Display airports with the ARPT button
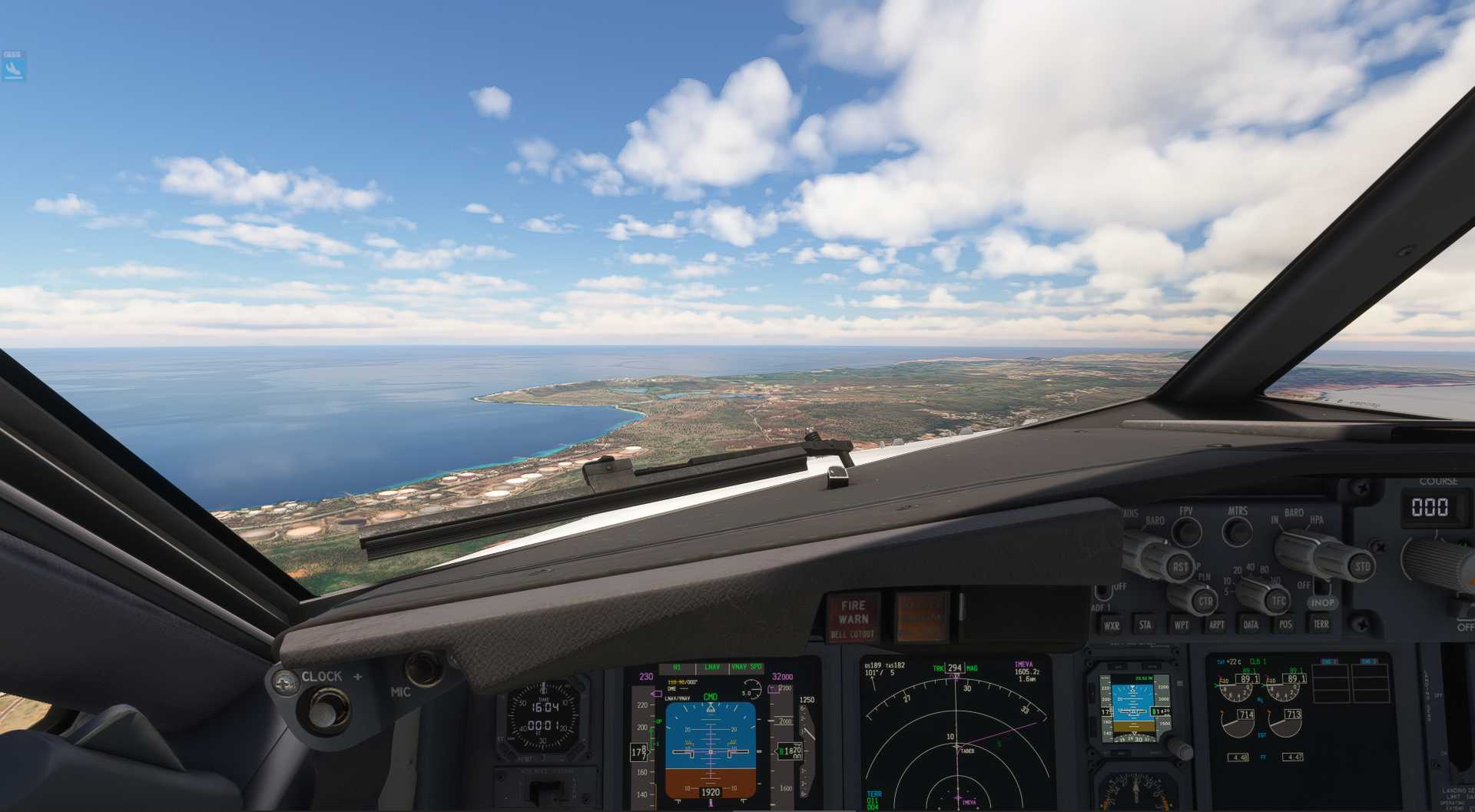1475x812 pixels. point(1217,624)
